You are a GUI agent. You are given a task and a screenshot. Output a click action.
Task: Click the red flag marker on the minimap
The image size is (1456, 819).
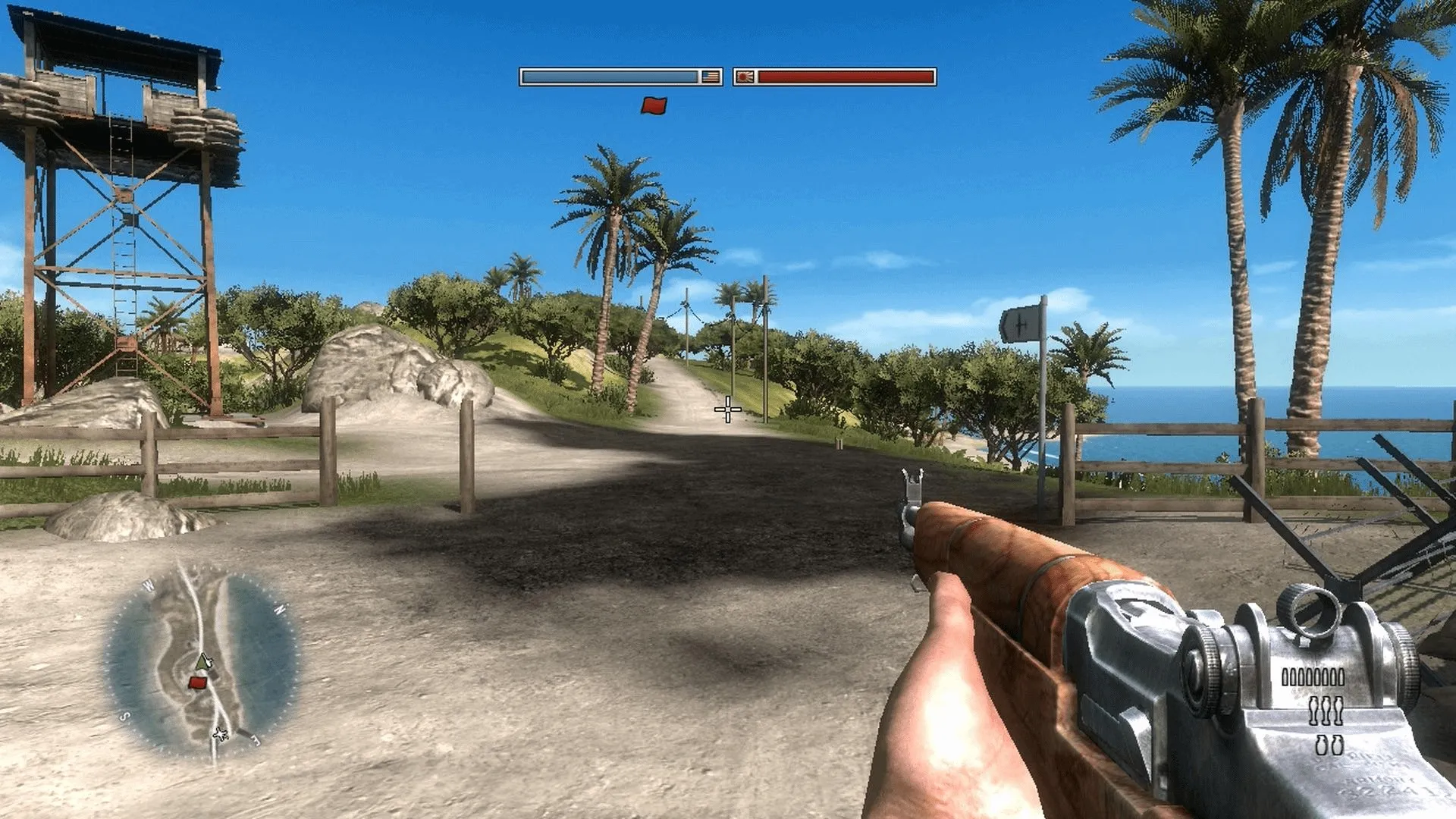[x=198, y=682]
